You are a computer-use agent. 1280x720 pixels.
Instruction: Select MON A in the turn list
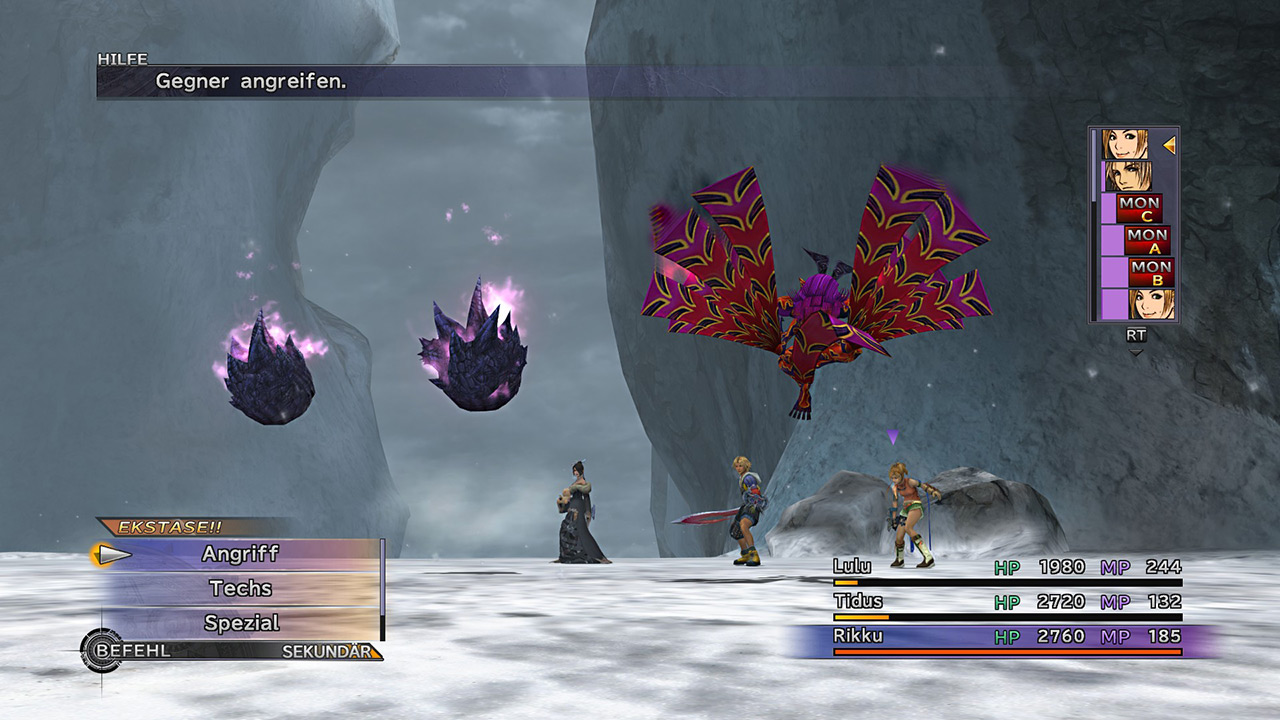(1146, 240)
